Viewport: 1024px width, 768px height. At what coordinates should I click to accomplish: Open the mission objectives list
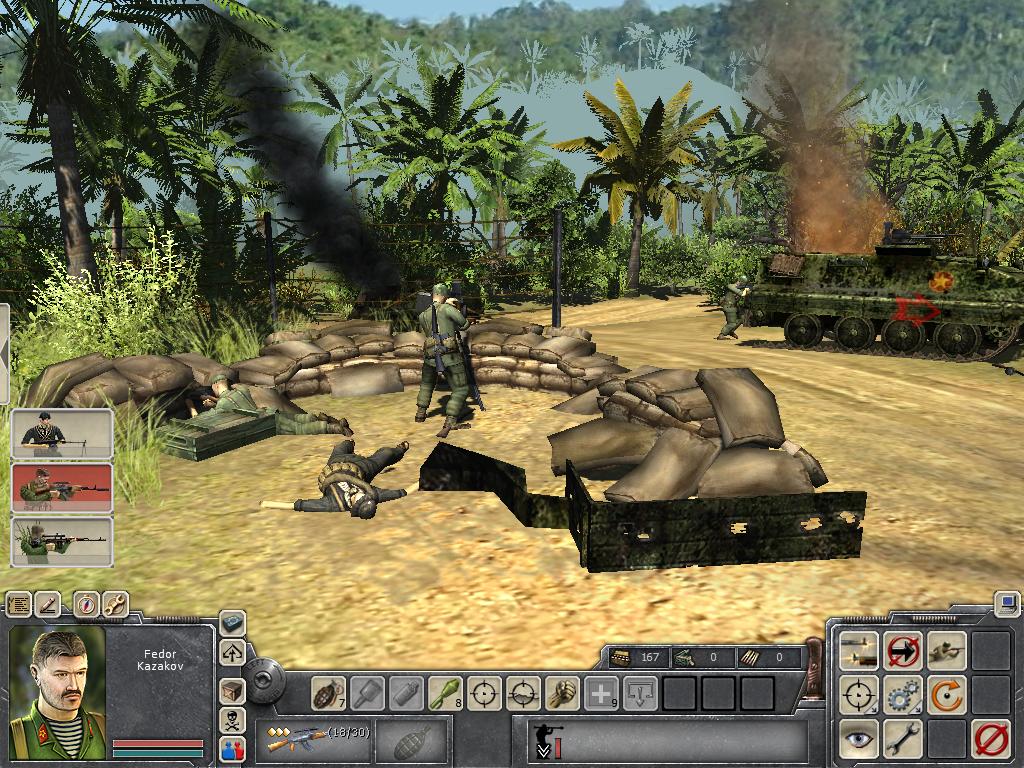19,604
